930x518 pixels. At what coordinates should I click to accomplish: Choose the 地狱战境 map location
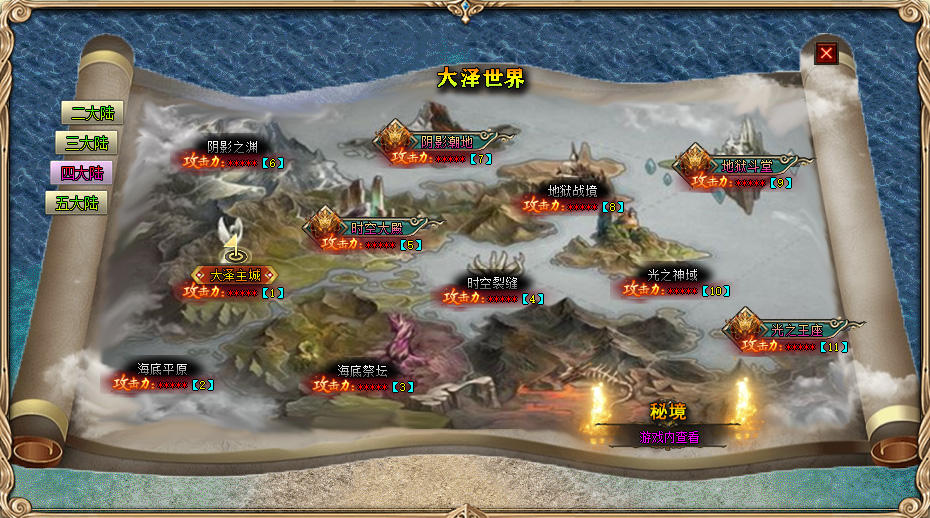tap(573, 190)
